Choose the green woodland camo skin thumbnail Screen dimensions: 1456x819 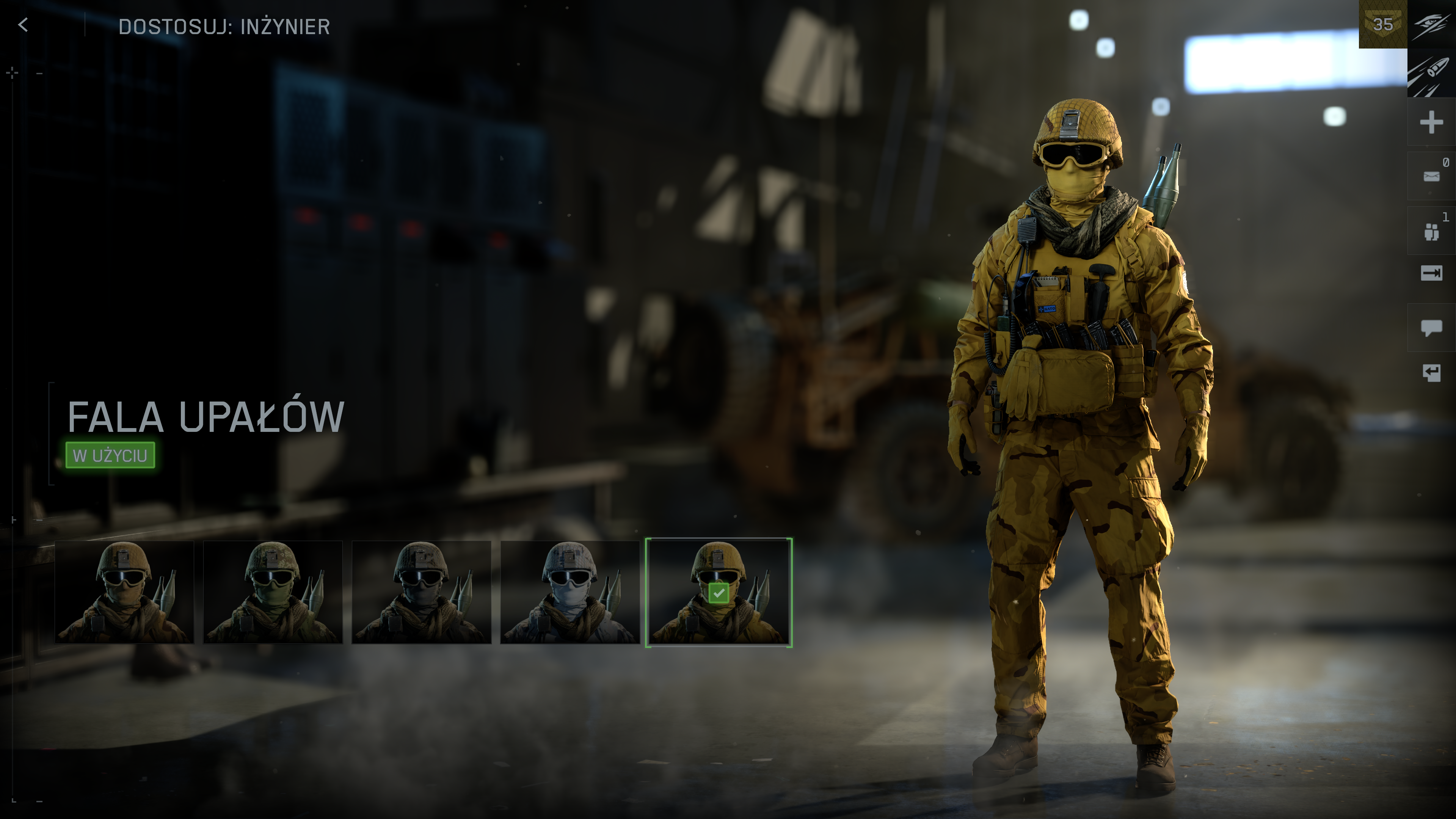[273, 592]
